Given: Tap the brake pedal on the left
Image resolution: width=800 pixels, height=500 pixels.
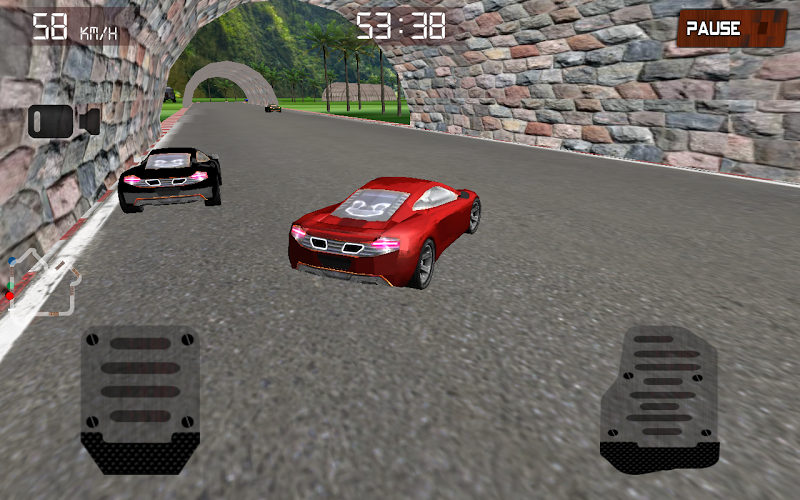Looking at the screenshot, I should [140, 400].
